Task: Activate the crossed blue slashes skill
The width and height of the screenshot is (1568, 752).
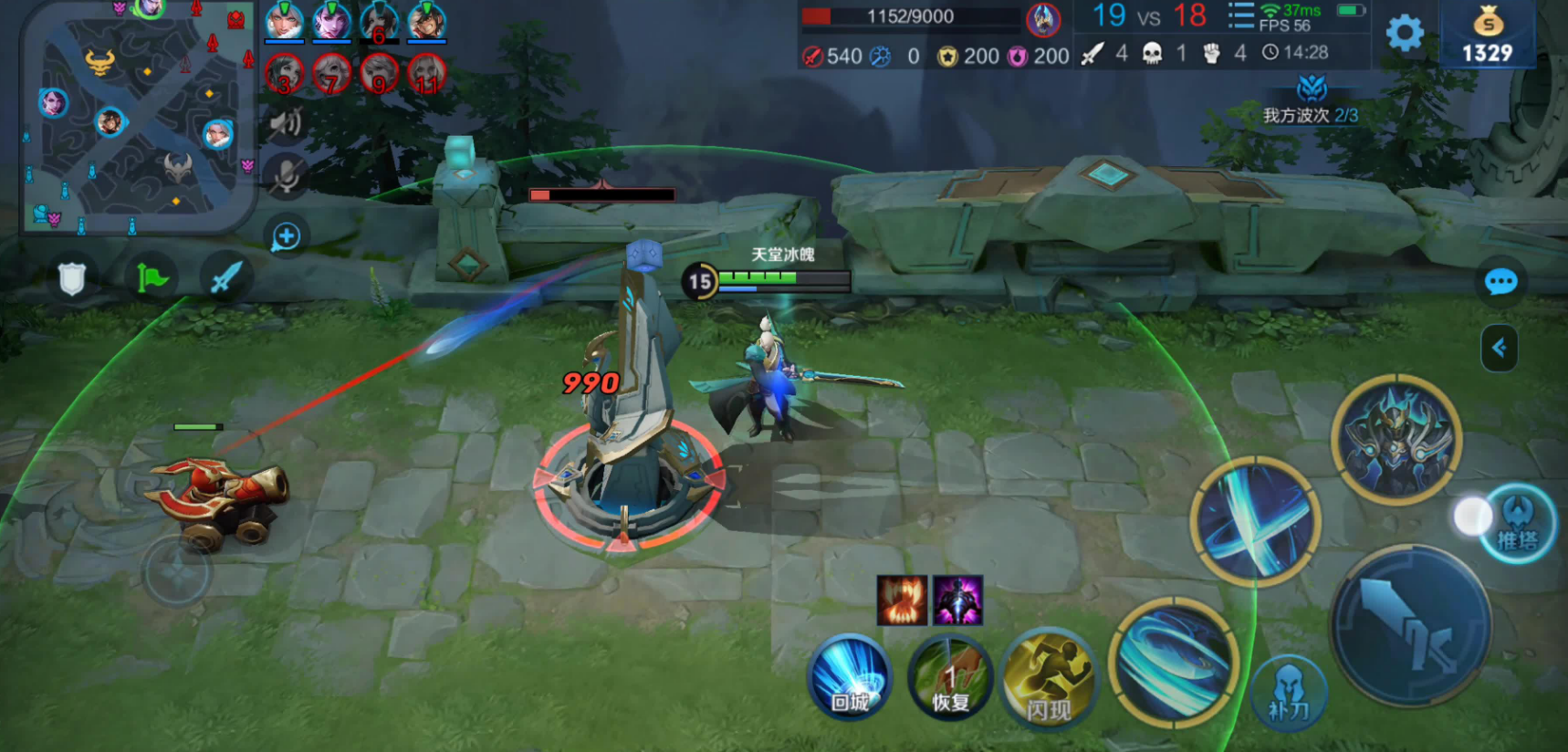Action: click(x=1256, y=522)
